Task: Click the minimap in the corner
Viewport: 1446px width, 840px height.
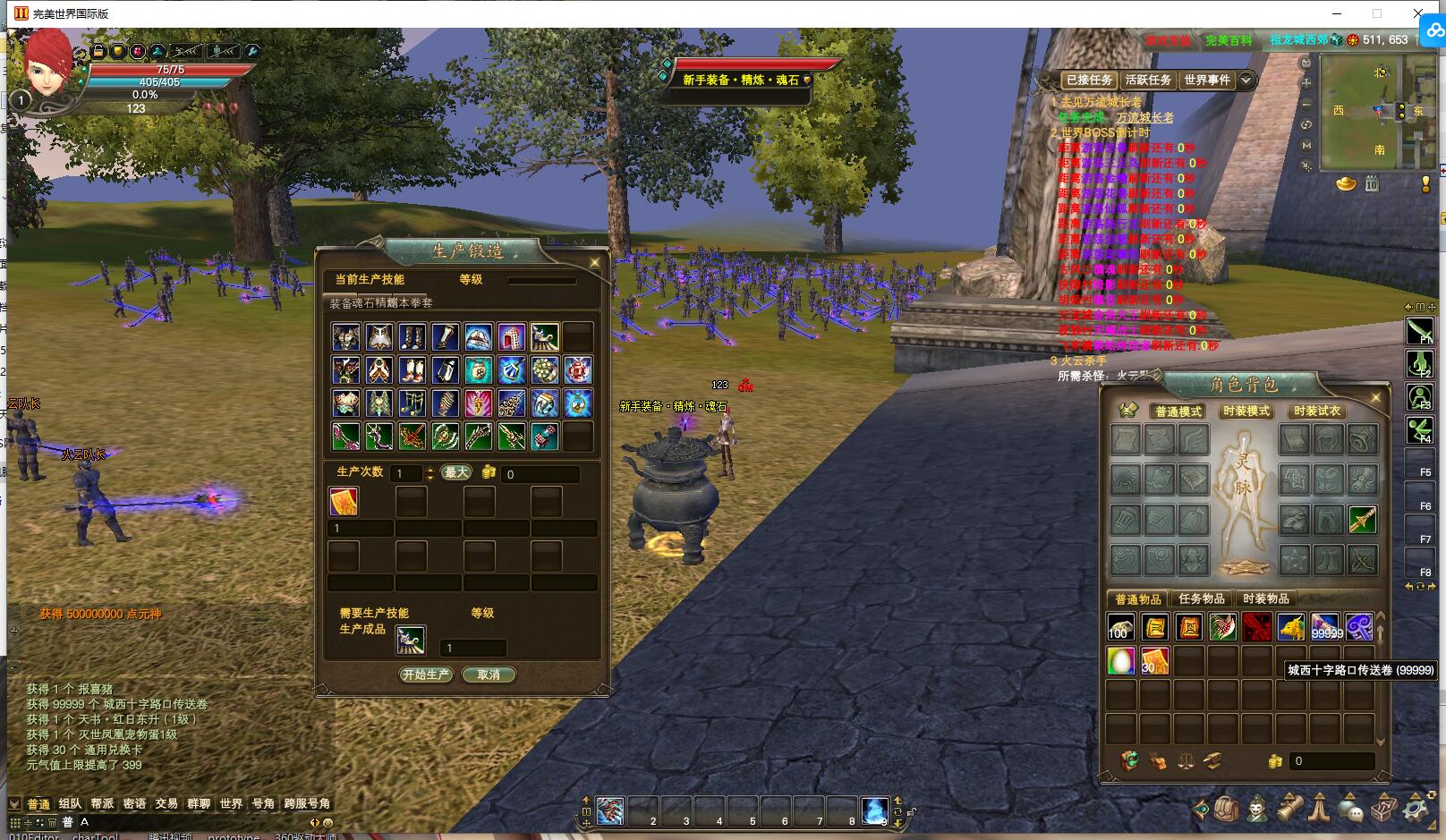Action: click(1378, 112)
